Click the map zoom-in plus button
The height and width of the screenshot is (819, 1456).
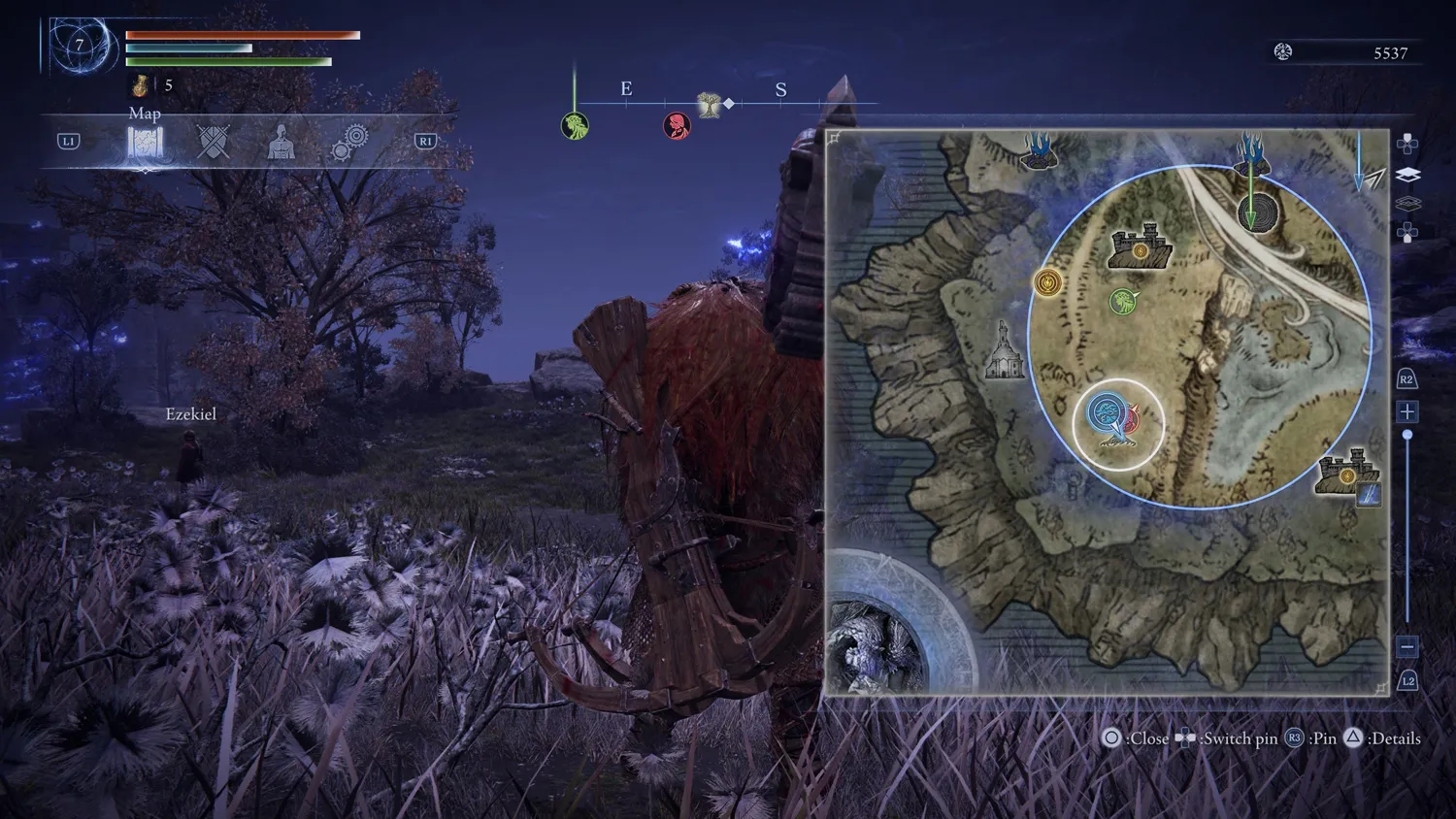1407,411
